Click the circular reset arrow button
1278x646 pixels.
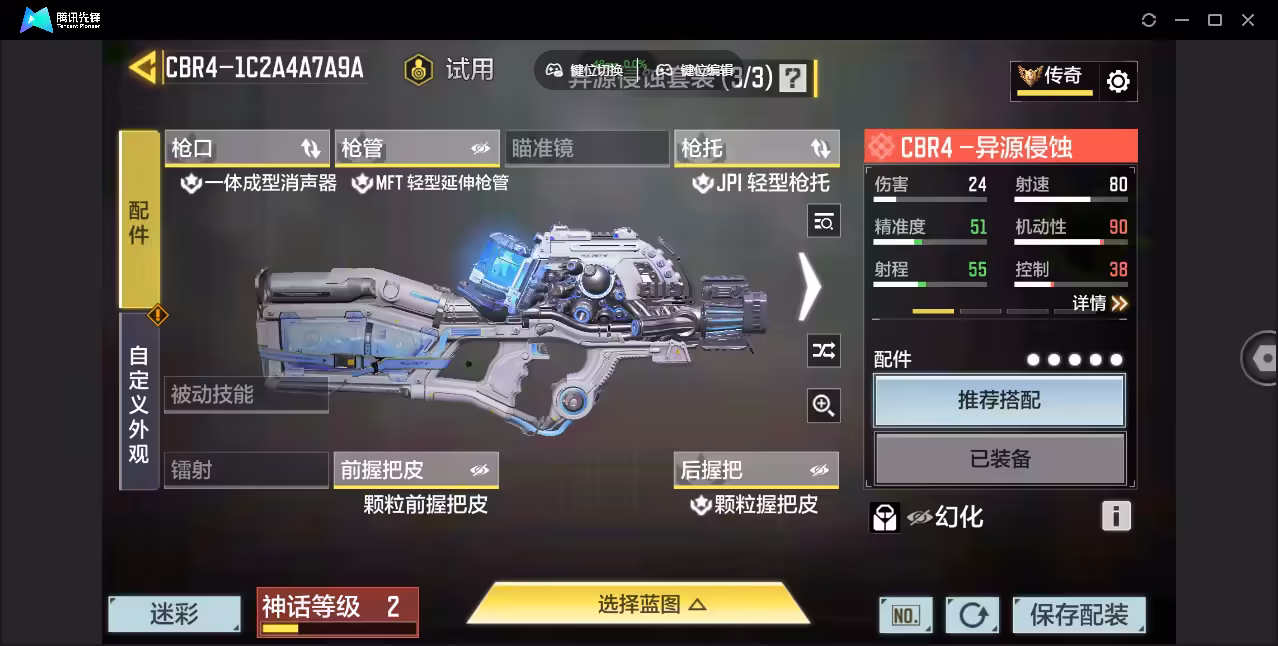[x=972, y=615]
